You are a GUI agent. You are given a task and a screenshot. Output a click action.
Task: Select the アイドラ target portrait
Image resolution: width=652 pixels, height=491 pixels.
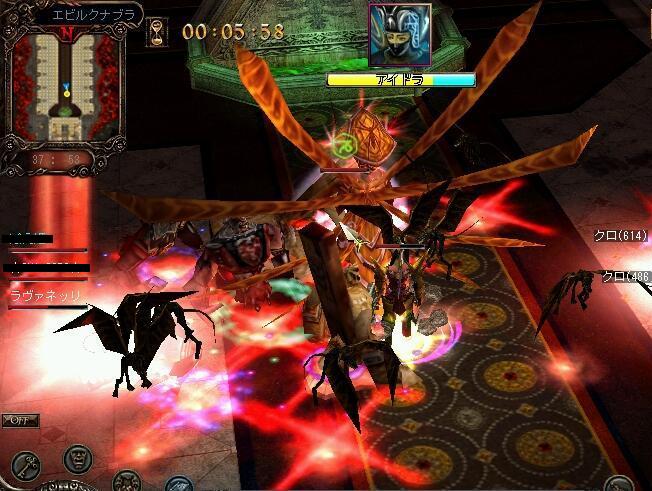coord(399,35)
